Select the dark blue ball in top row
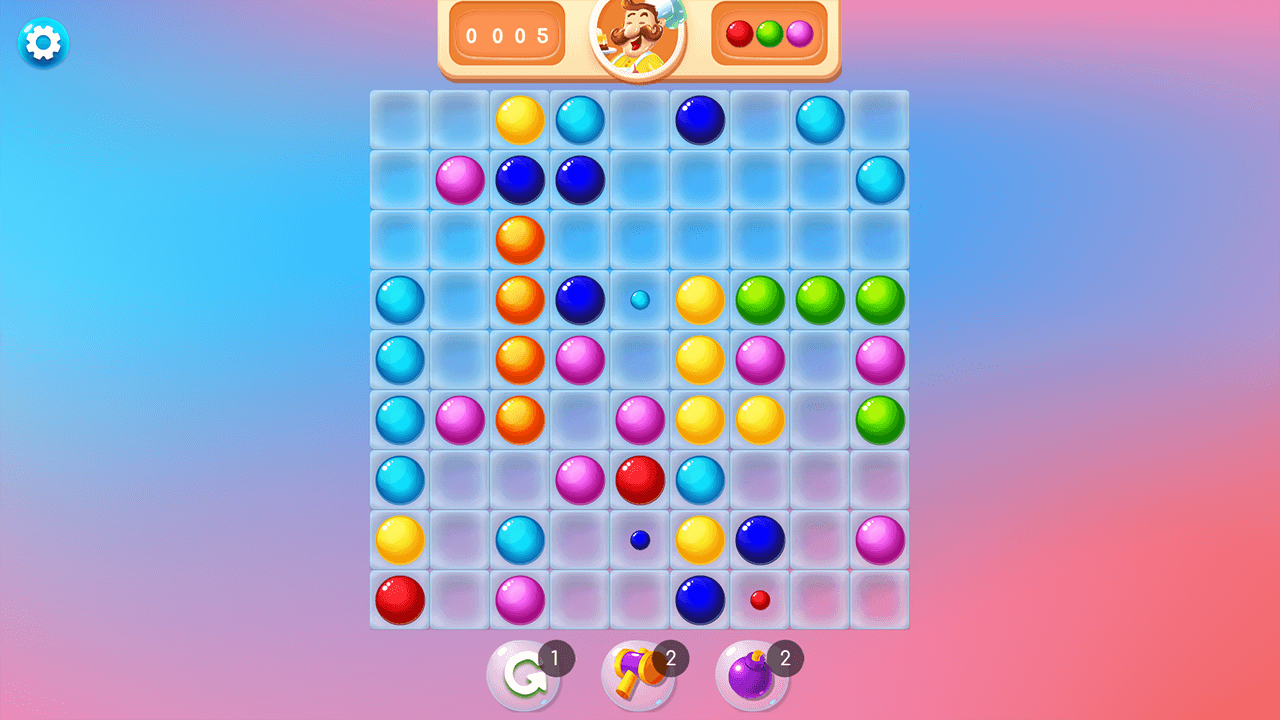This screenshot has width=1280, height=720. [x=699, y=119]
